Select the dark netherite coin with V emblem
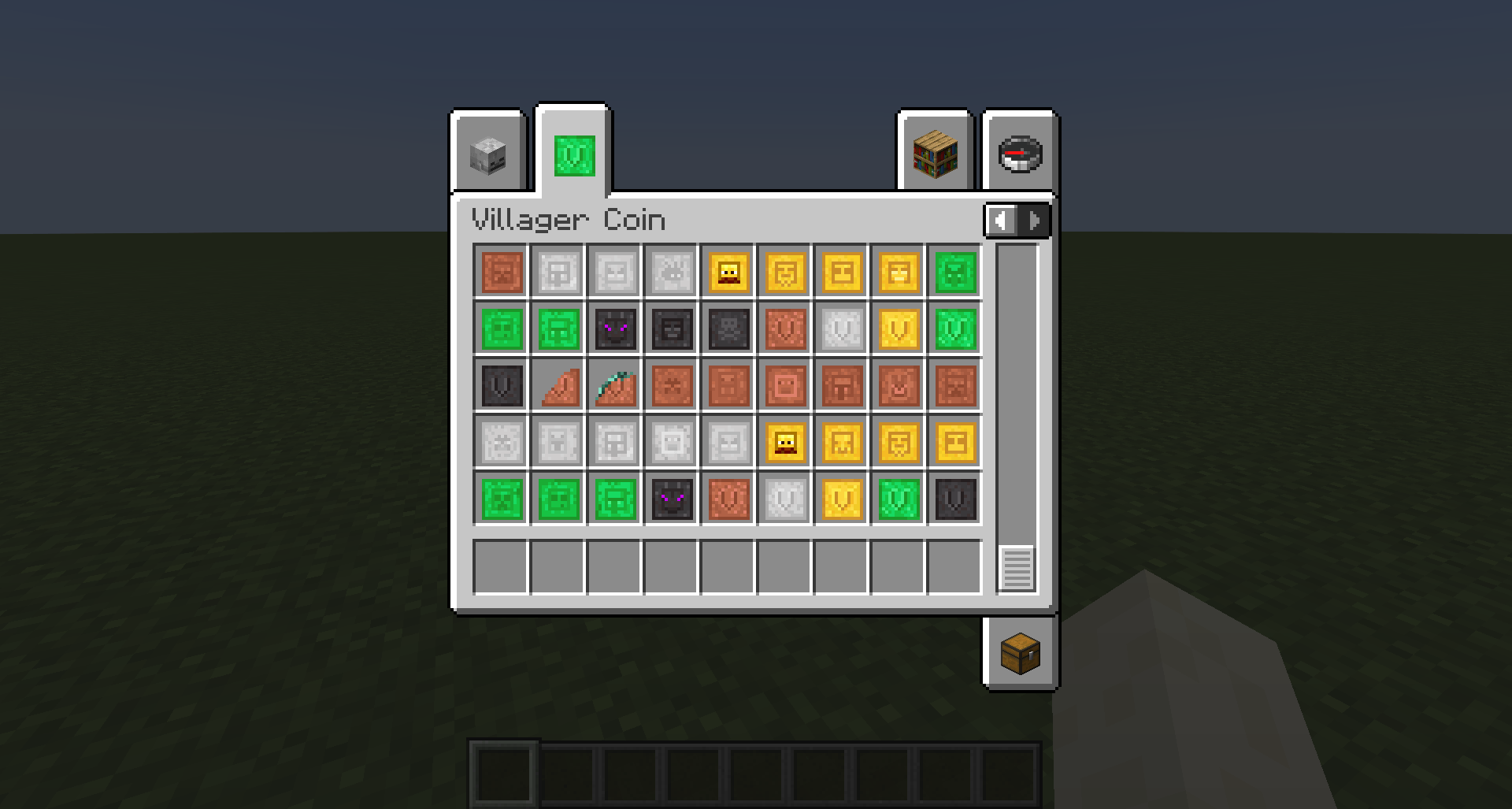 [x=502, y=386]
